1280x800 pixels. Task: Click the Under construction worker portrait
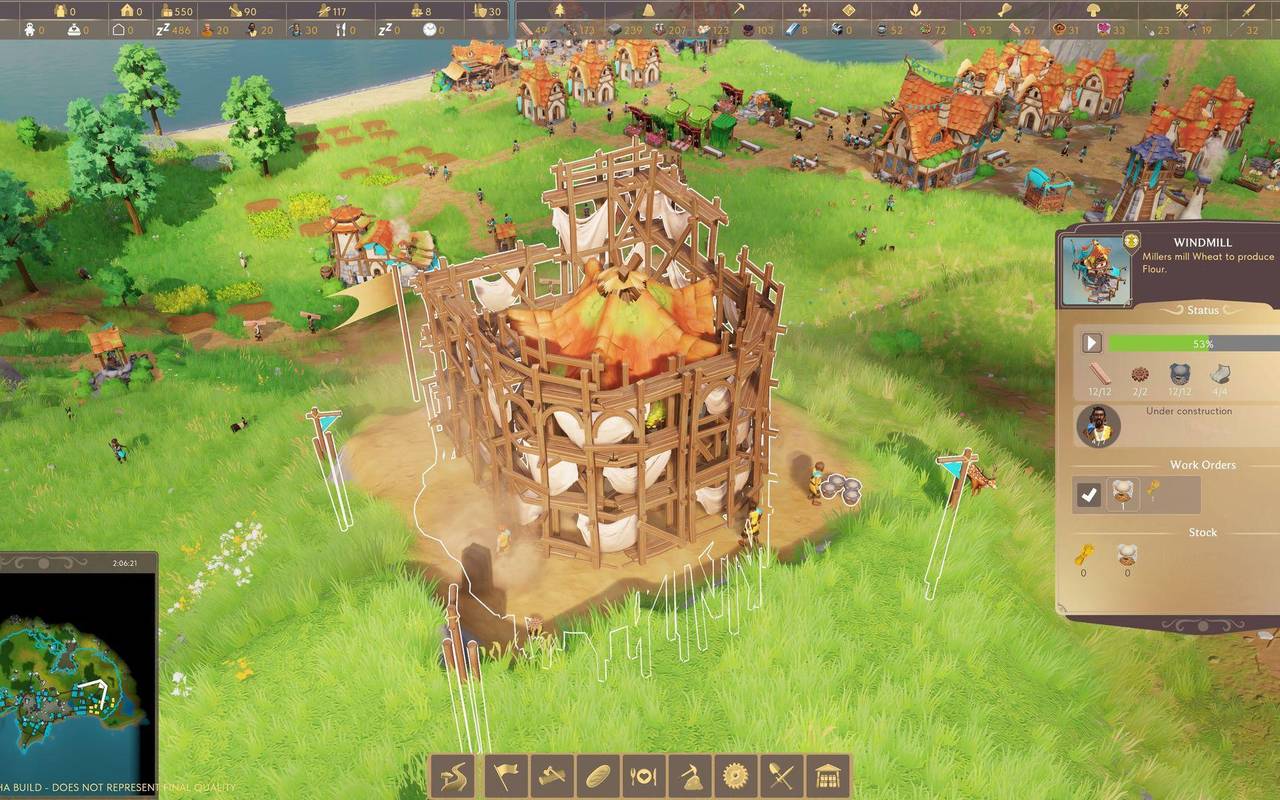[x=1097, y=424]
